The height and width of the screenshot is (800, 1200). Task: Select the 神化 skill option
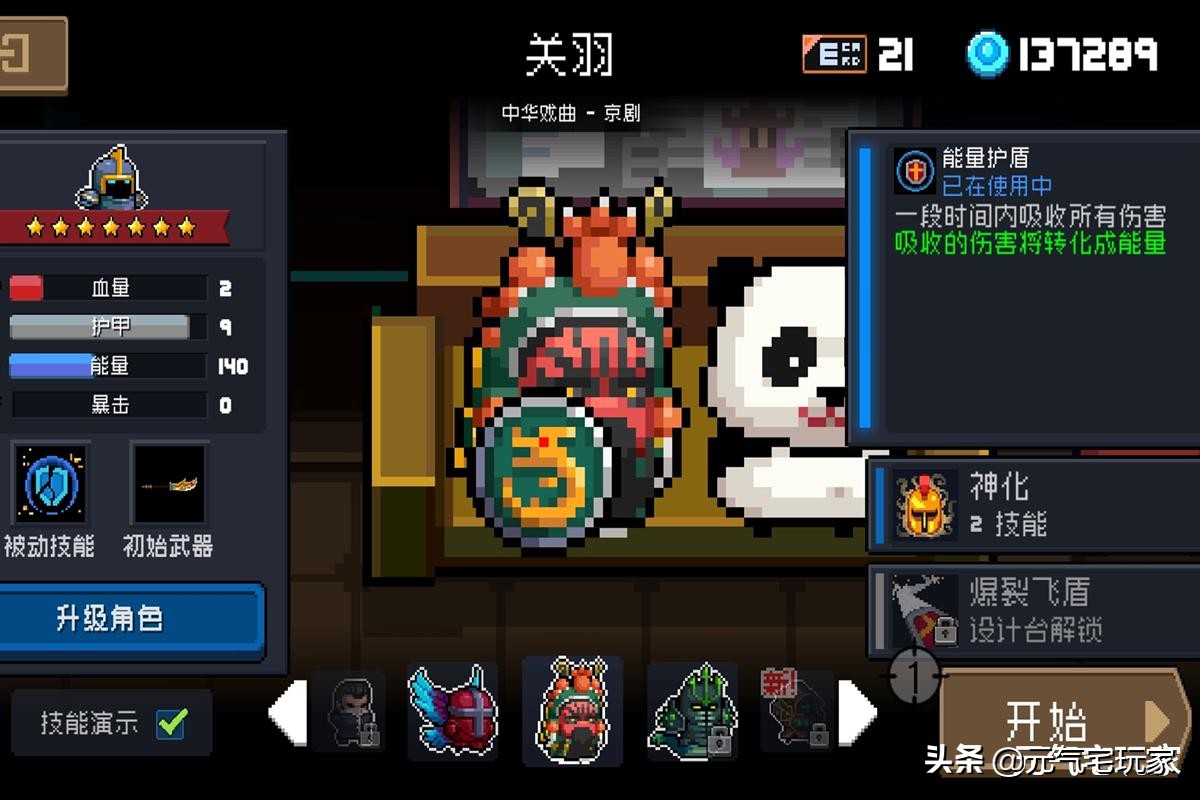tap(1030, 505)
